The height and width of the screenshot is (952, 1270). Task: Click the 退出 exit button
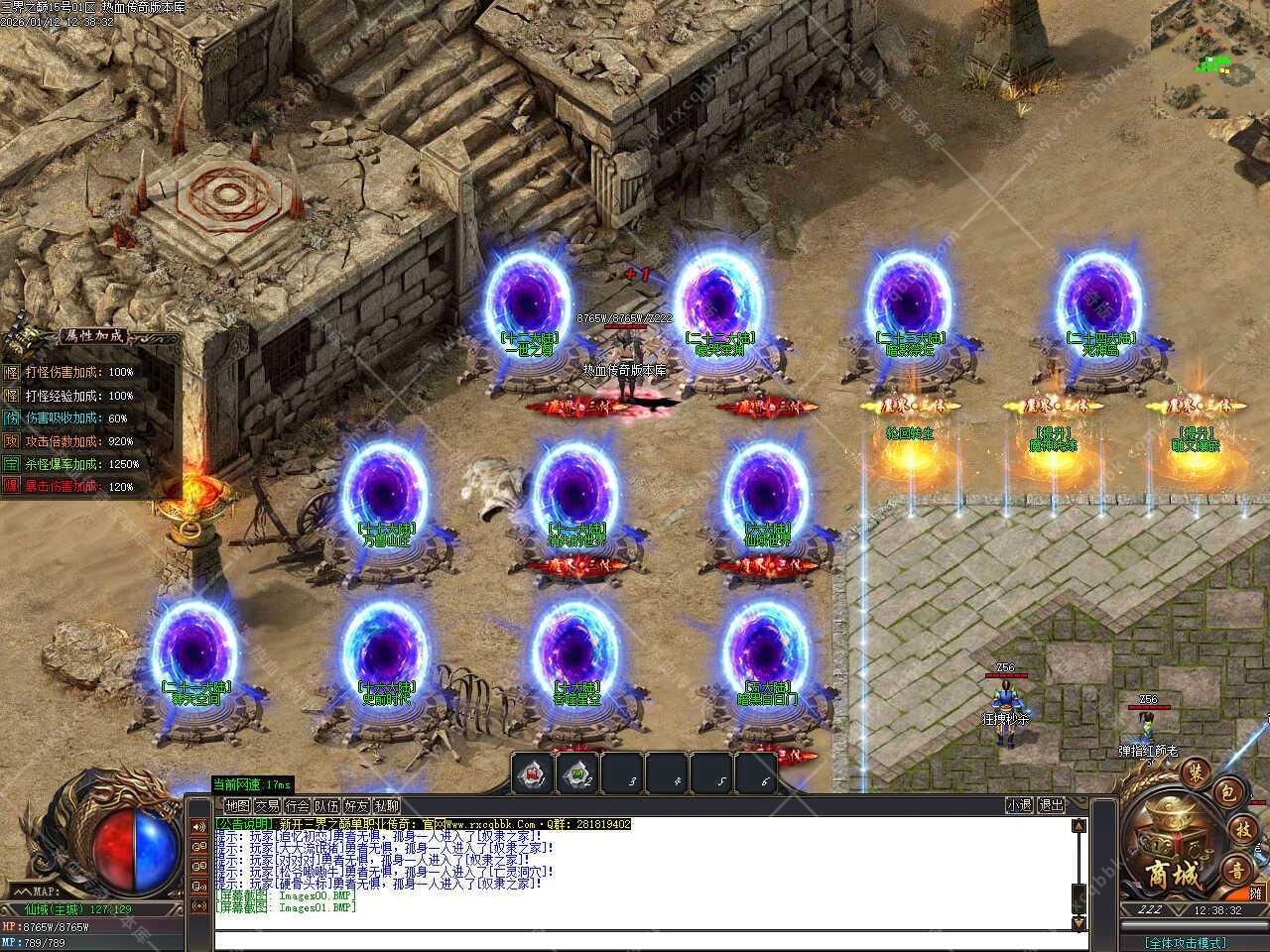(1051, 806)
